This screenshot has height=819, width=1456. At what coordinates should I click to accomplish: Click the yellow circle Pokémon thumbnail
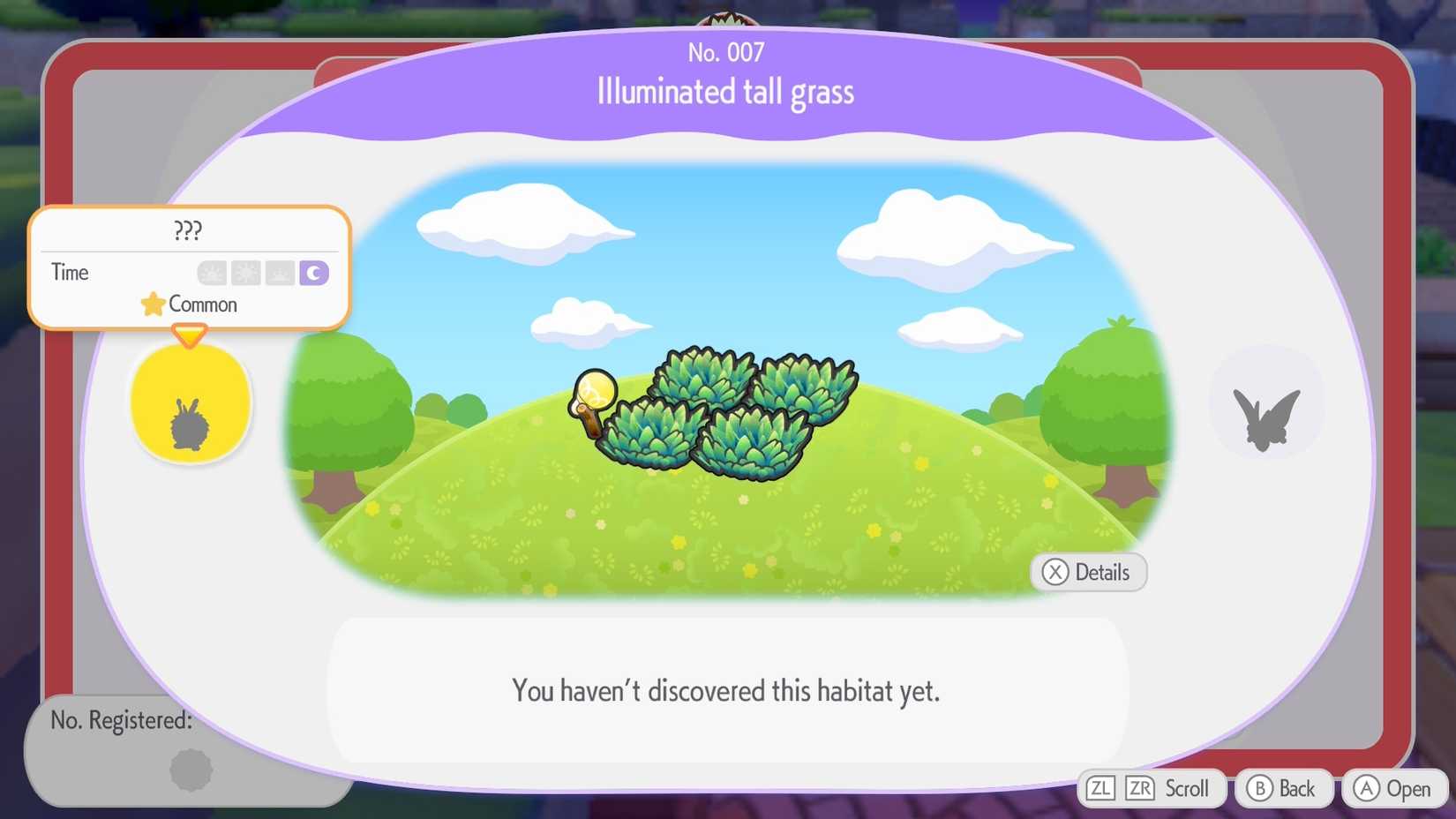click(191, 402)
